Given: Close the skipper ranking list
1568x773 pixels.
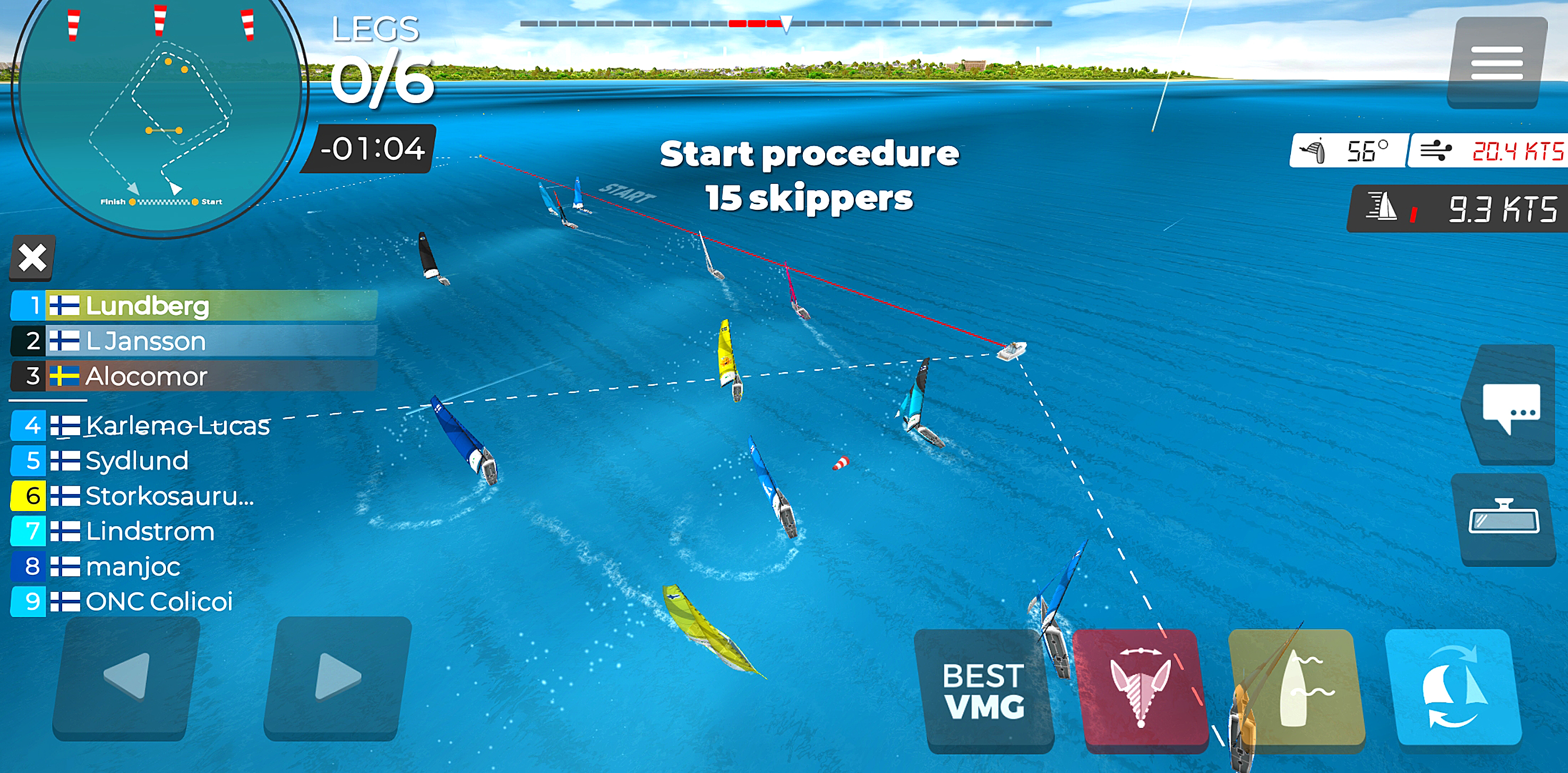Looking at the screenshot, I should (32, 258).
